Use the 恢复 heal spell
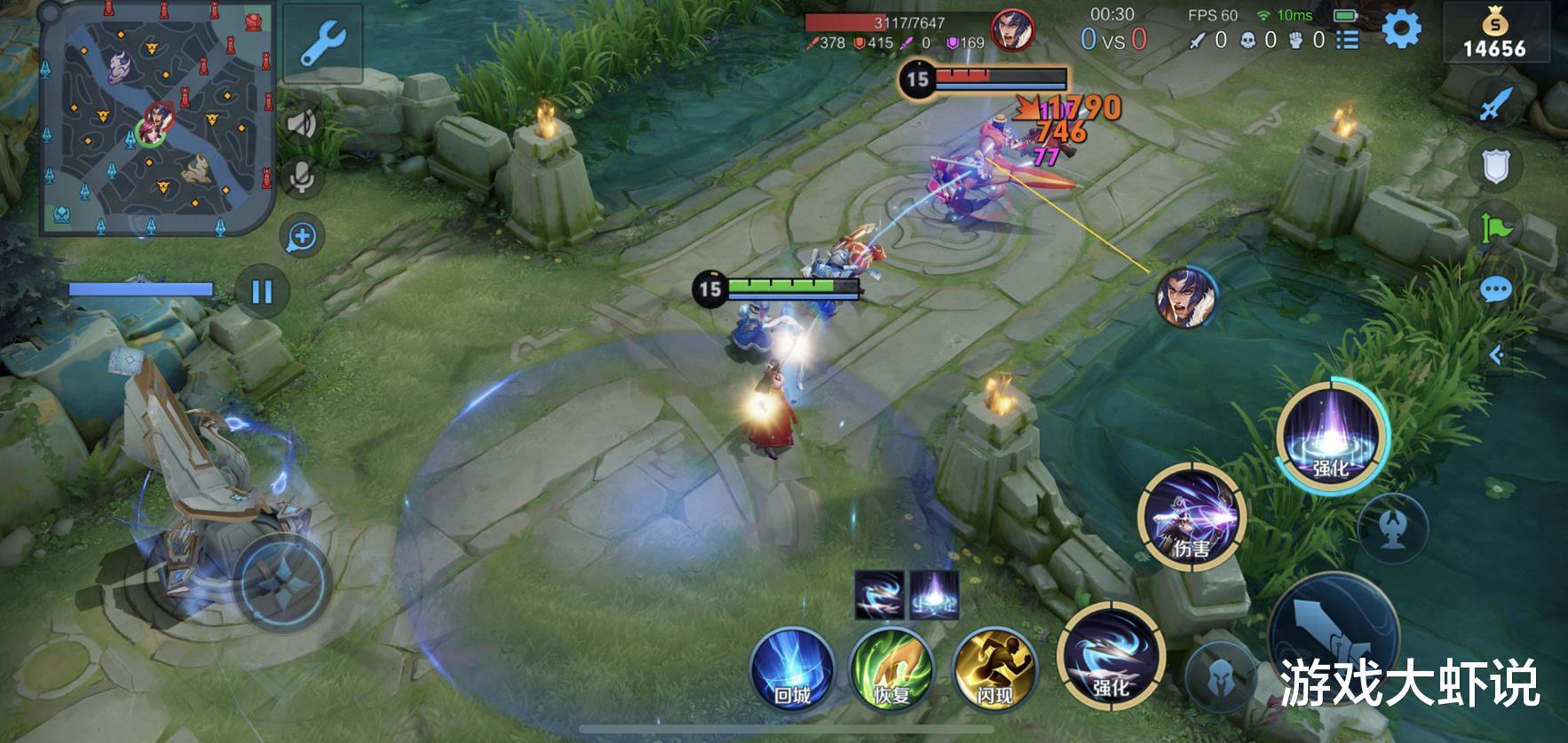This screenshot has width=1568, height=743. (x=891, y=670)
